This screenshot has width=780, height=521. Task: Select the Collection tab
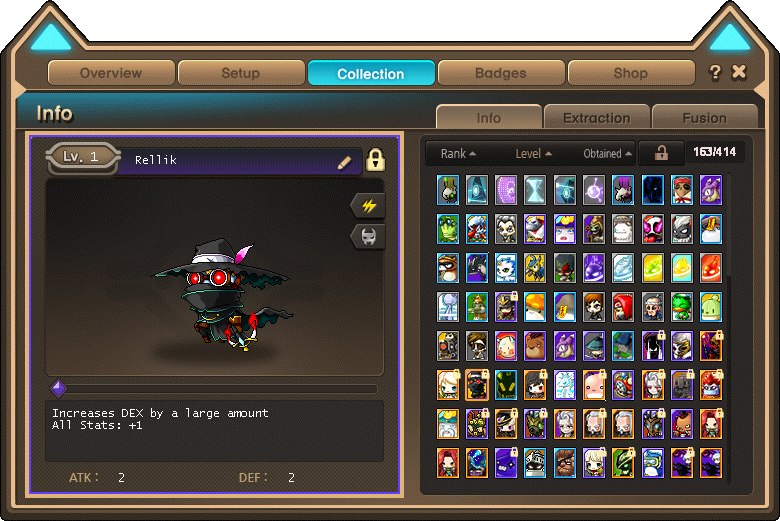point(371,73)
